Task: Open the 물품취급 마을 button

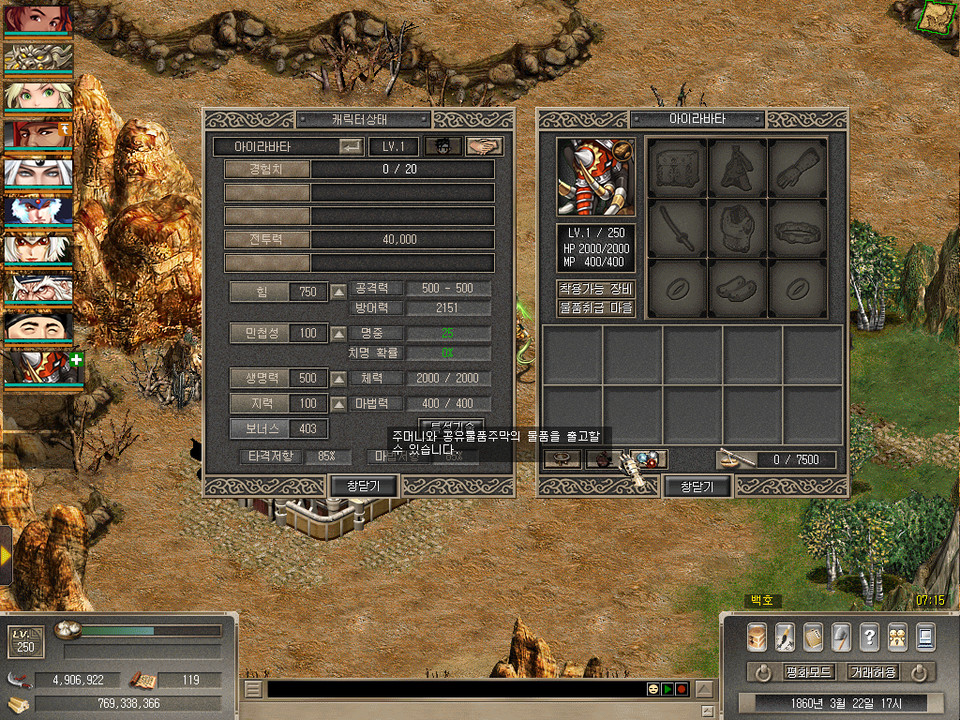Action: (x=596, y=308)
